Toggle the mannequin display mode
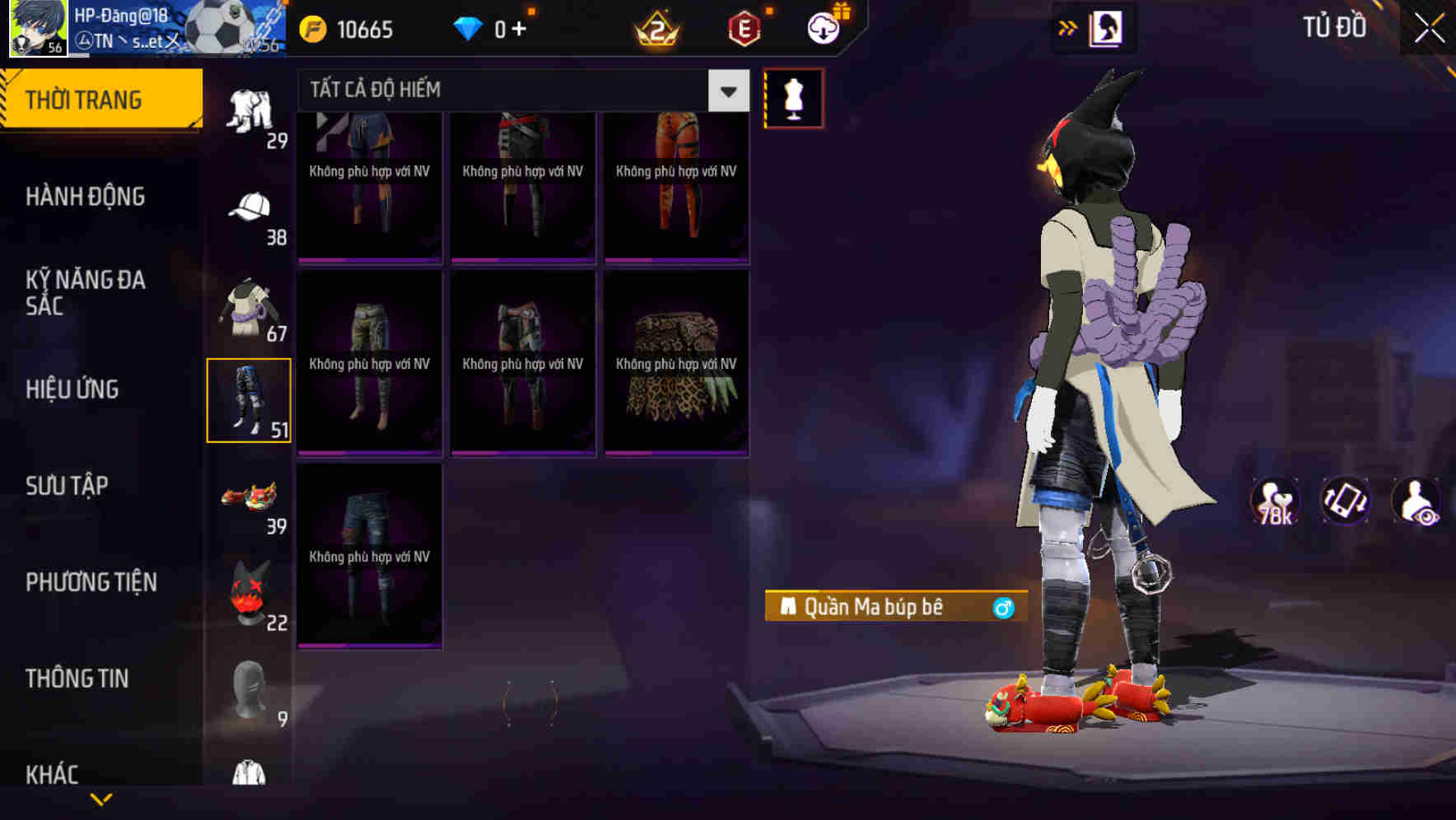This screenshot has width=1456, height=820. click(793, 97)
